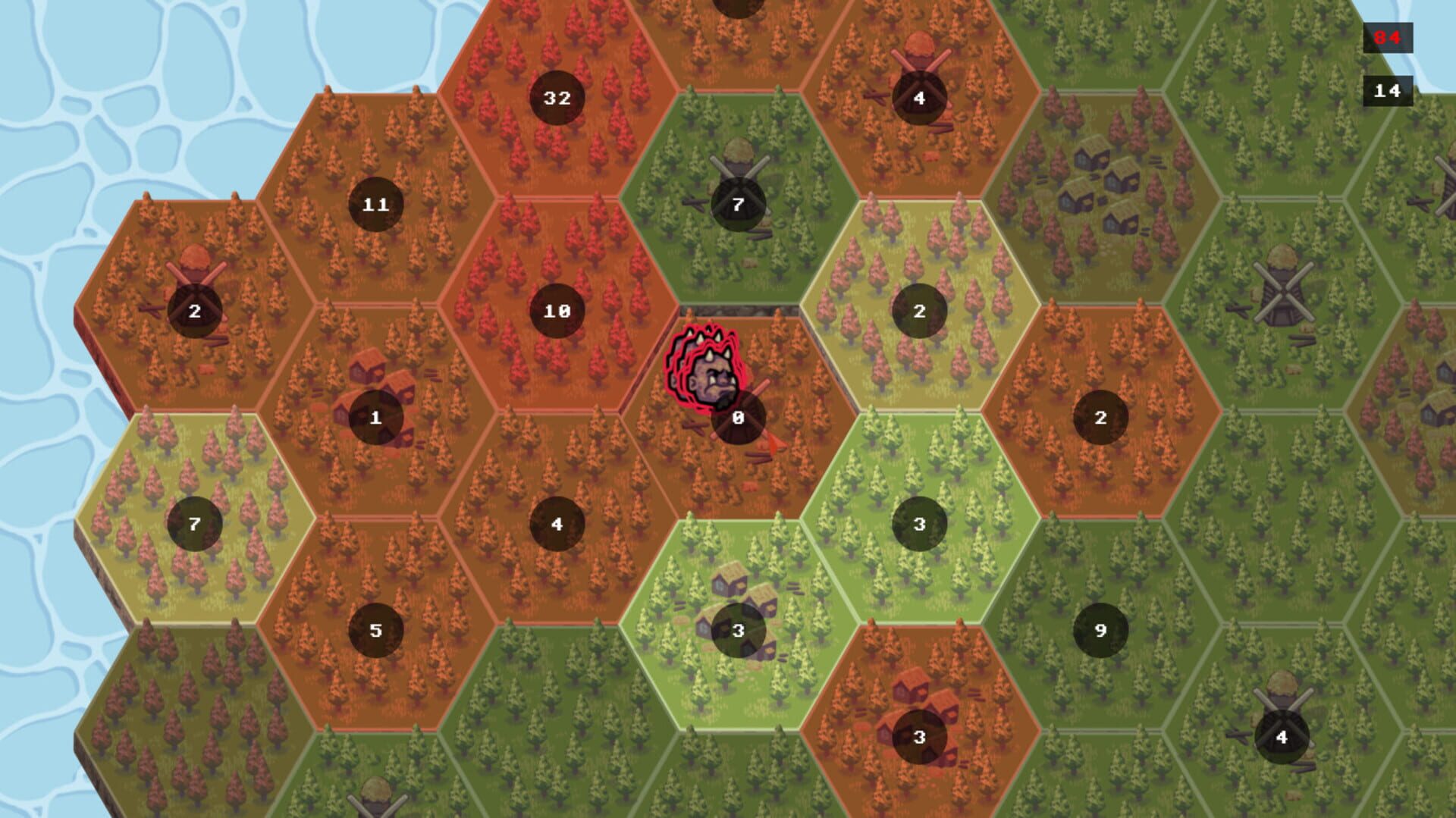The image size is (1456, 818).
Task: Open the hex marked 32
Action: [557, 97]
